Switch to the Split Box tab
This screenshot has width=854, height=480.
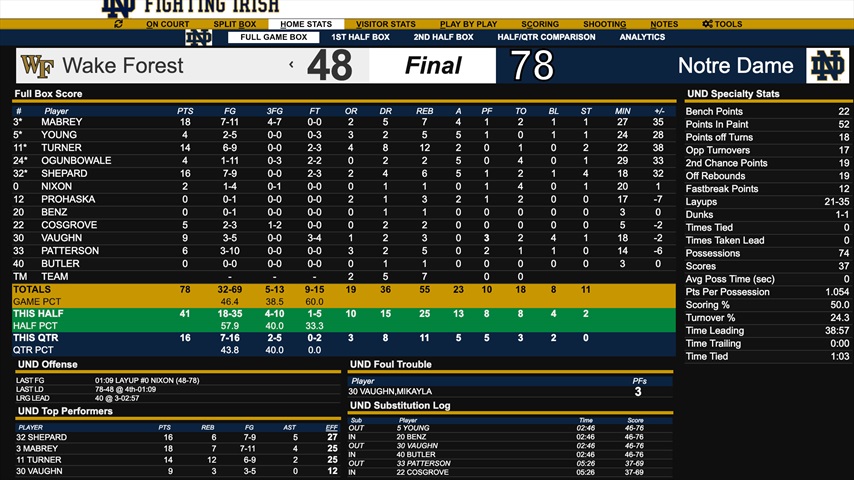(x=235, y=24)
